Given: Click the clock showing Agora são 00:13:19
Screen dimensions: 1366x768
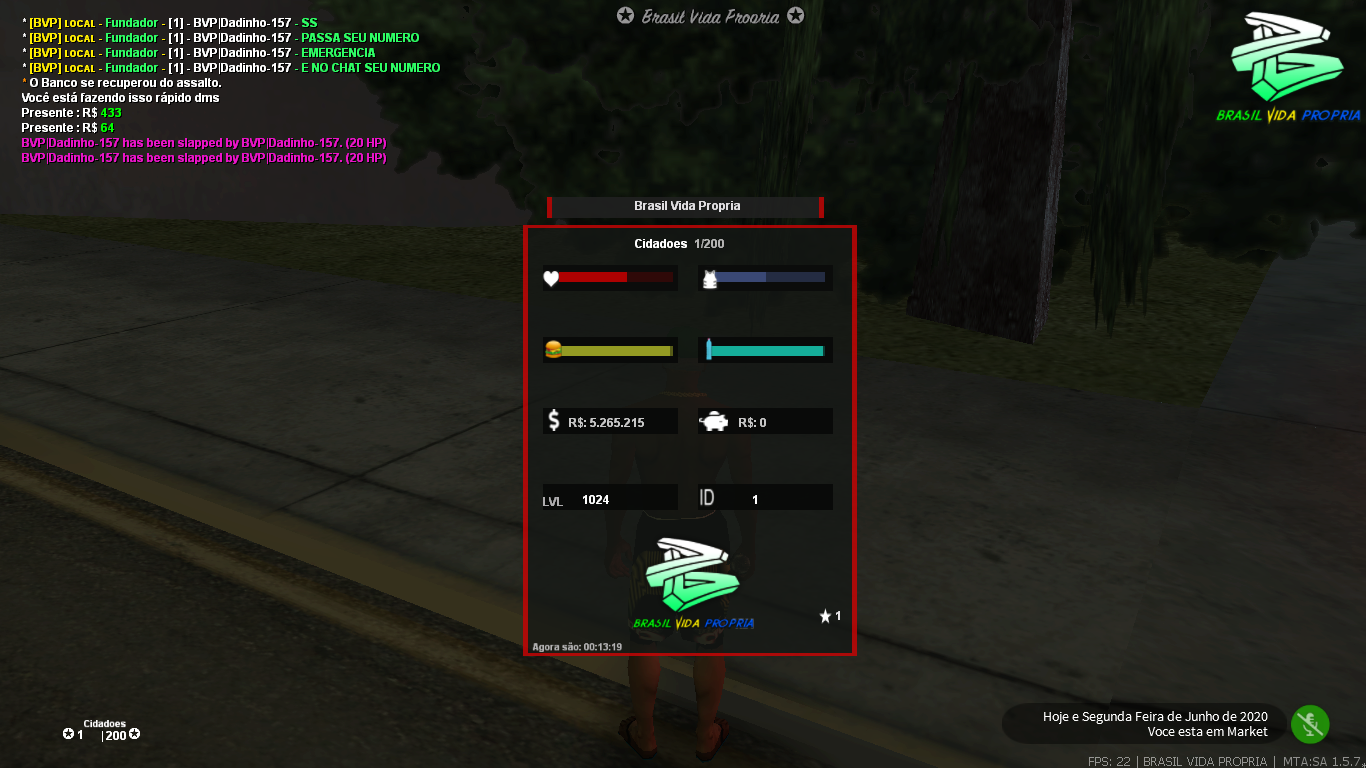Looking at the screenshot, I should point(576,646).
